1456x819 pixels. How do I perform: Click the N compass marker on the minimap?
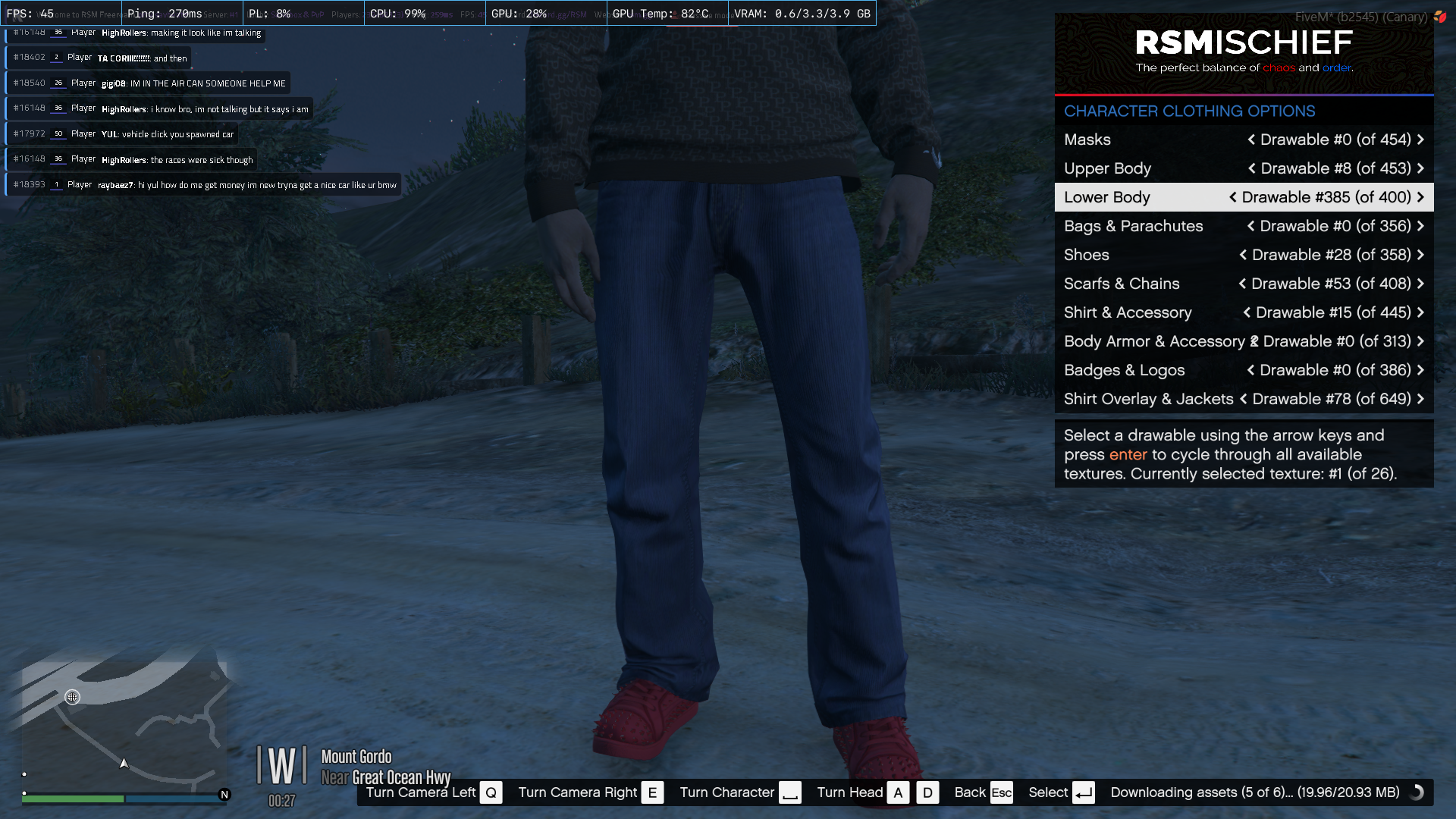(x=224, y=795)
